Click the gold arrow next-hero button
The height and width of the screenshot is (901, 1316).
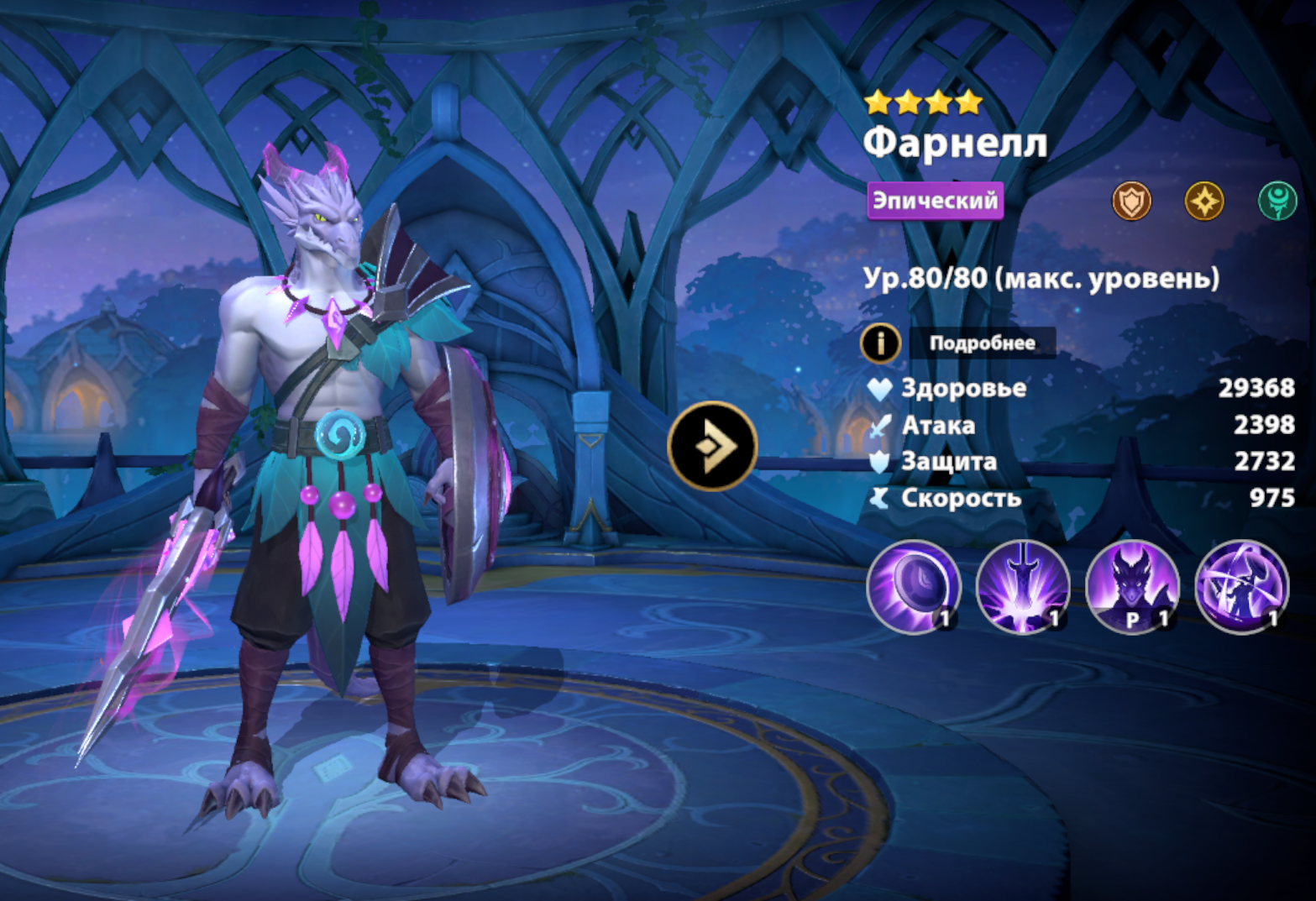712,447
